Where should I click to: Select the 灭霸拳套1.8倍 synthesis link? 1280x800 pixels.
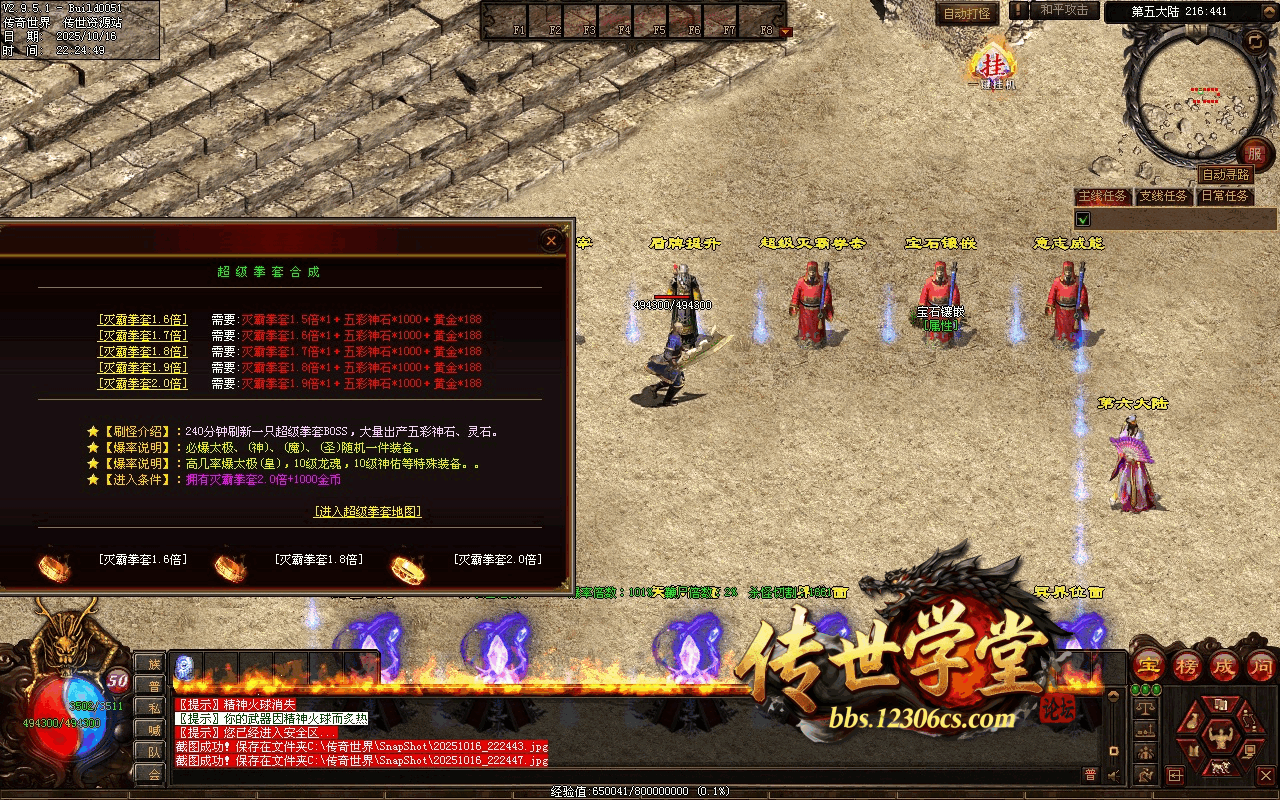click(143, 352)
